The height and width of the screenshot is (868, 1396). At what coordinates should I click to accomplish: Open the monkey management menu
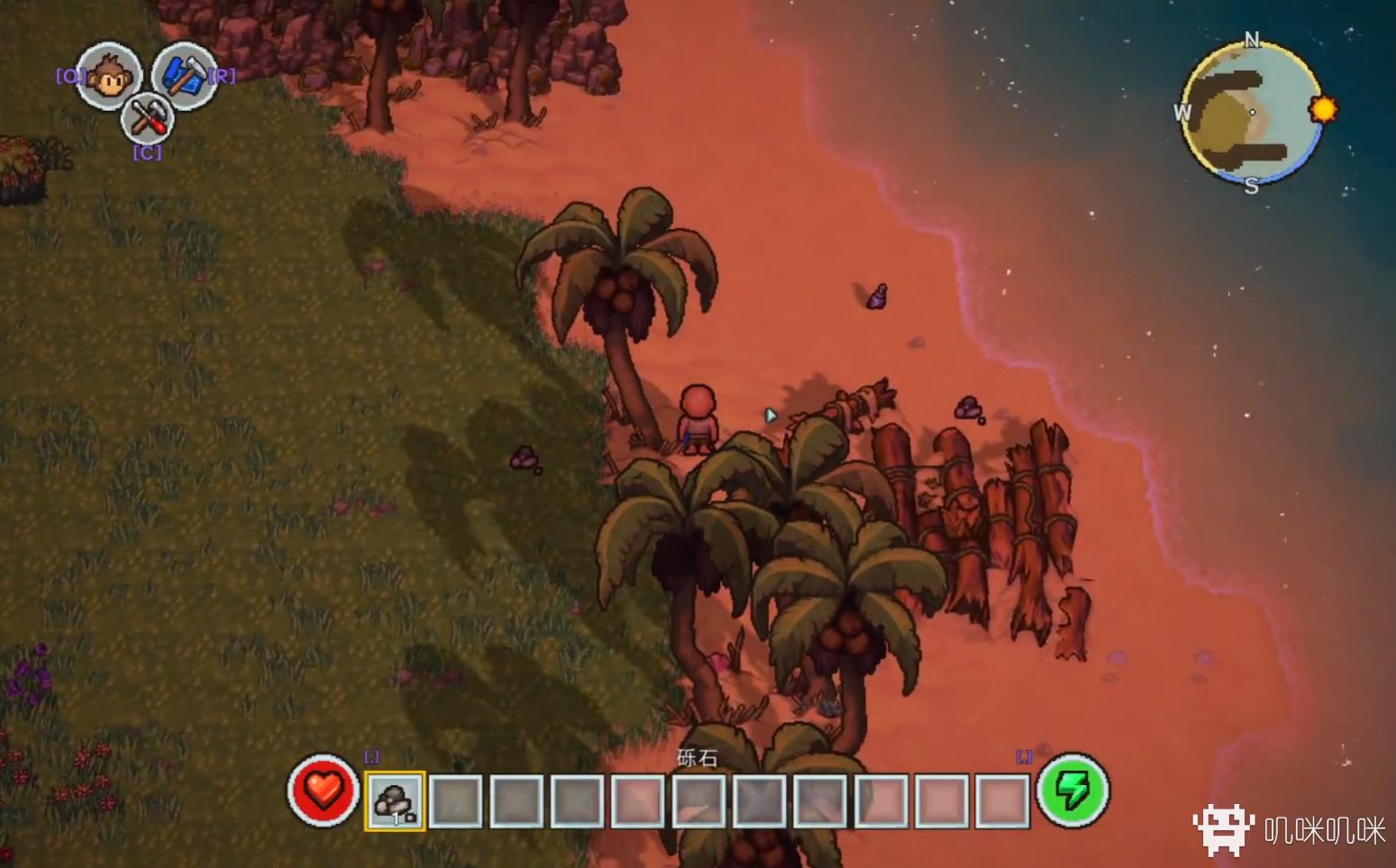click(x=109, y=76)
